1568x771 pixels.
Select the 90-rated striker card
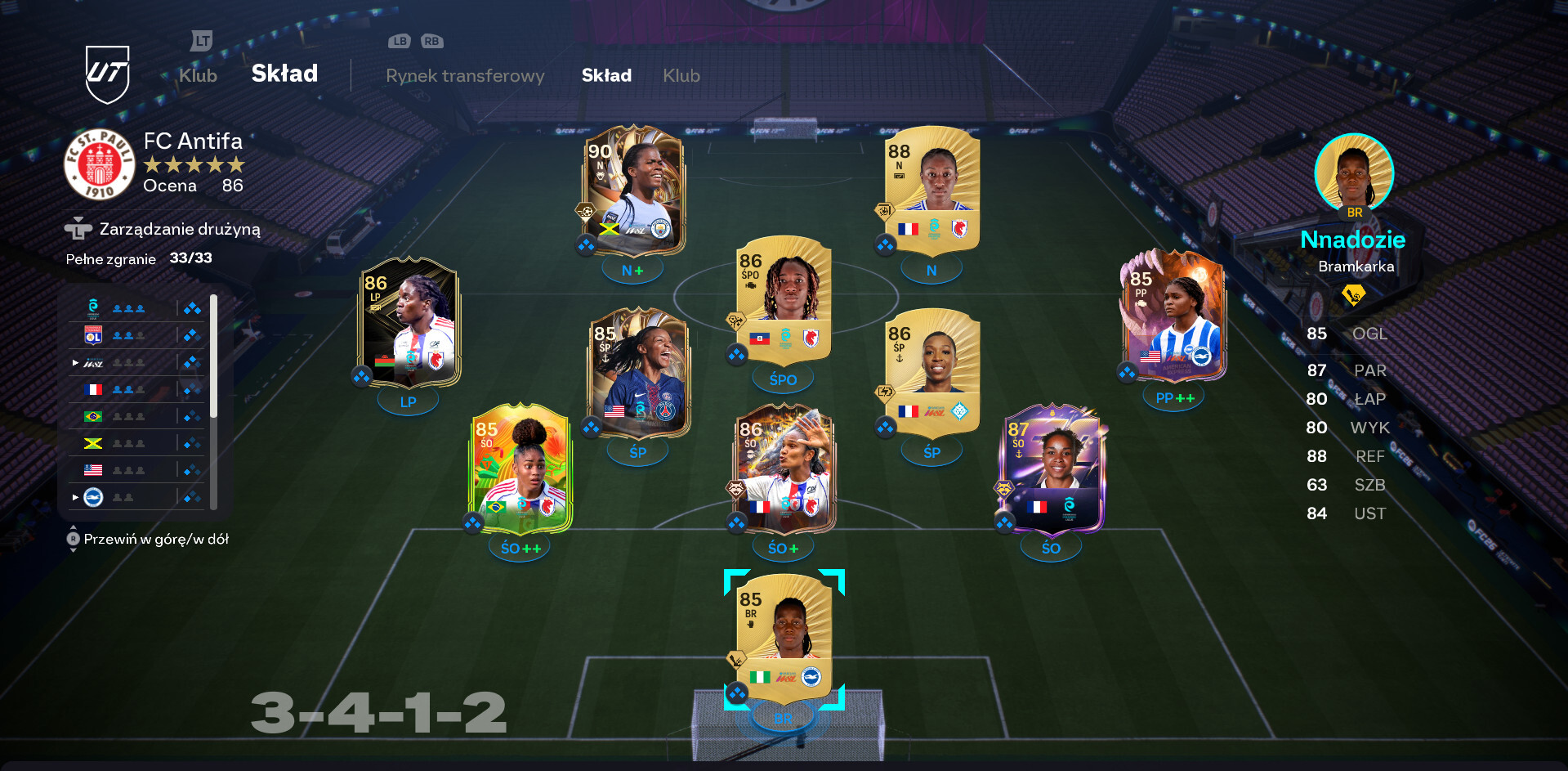coord(633,190)
